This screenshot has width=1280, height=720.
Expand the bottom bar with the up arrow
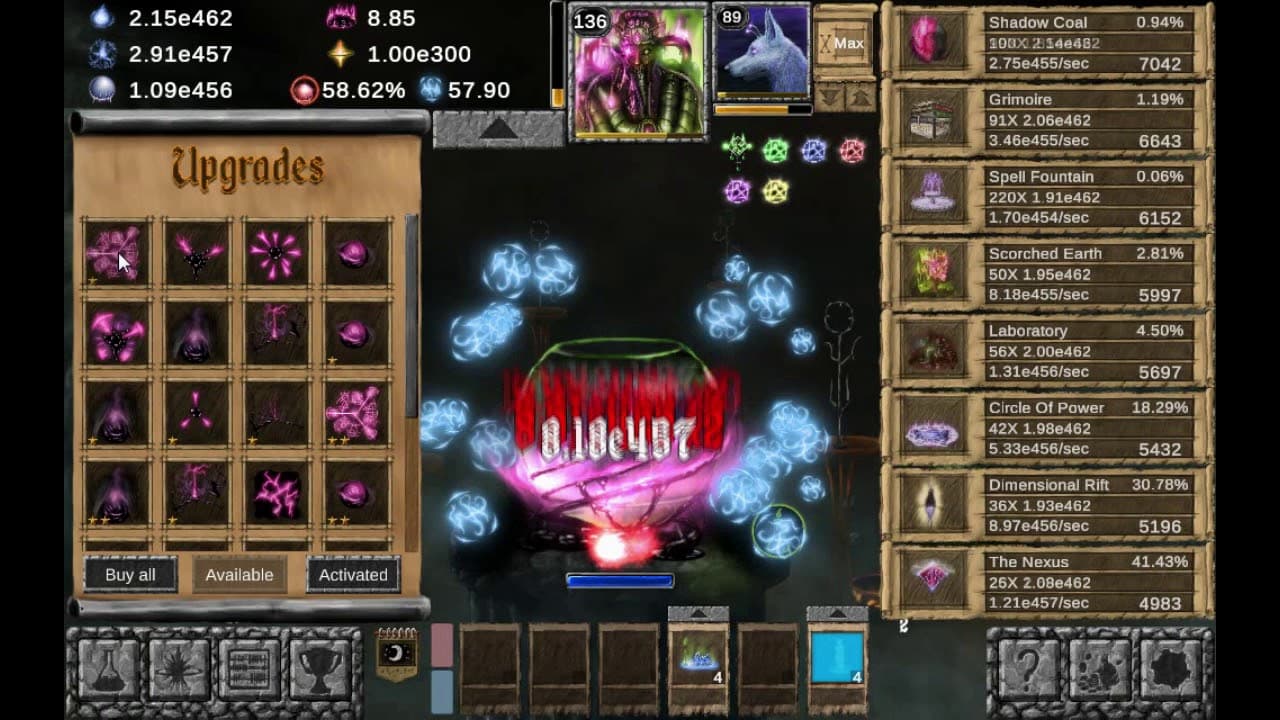click(x=697, y=611)
